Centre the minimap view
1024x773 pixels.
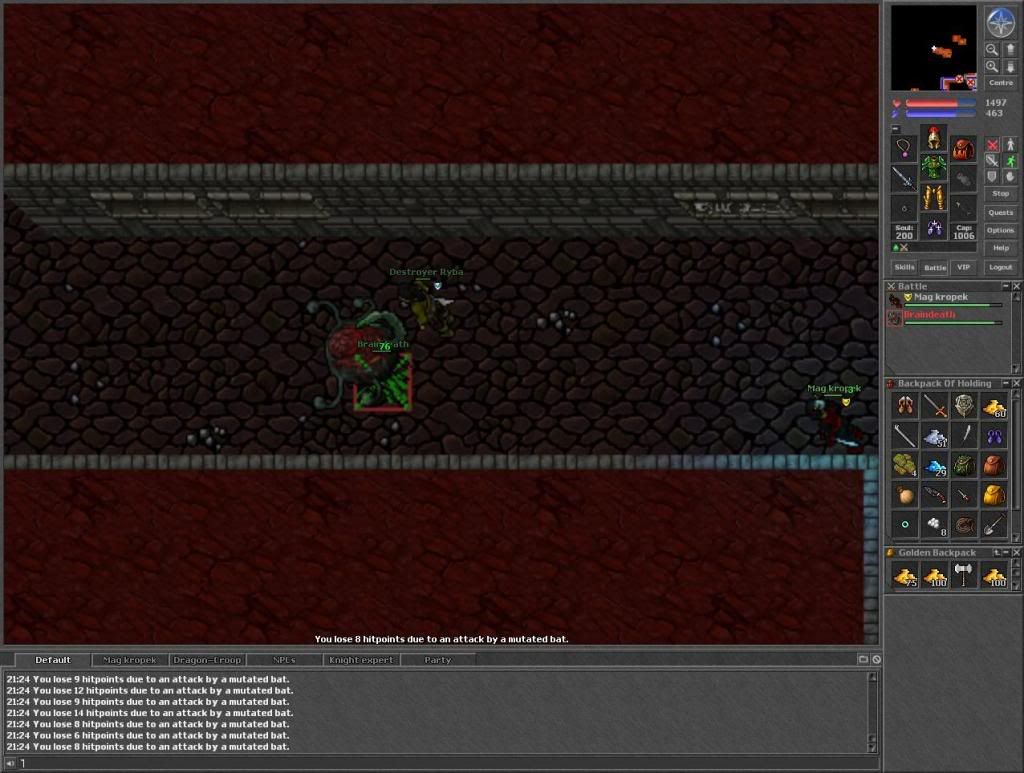[1000, 83]
